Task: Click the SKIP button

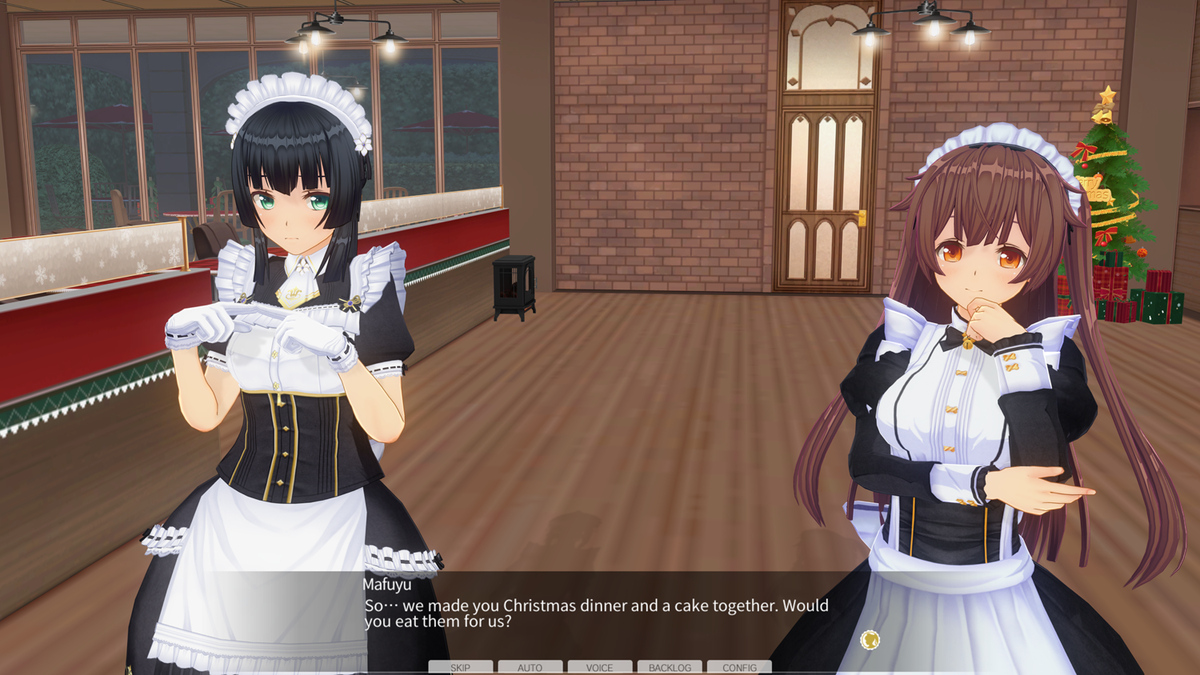Action: [460, 667]
